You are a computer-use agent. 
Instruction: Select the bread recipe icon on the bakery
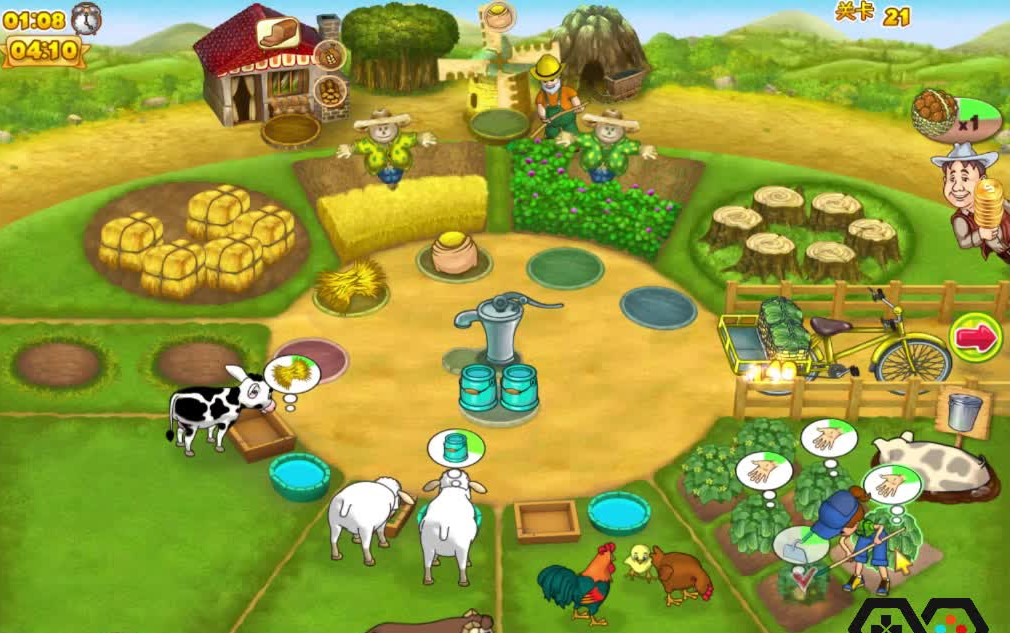[x=278, y=32]
